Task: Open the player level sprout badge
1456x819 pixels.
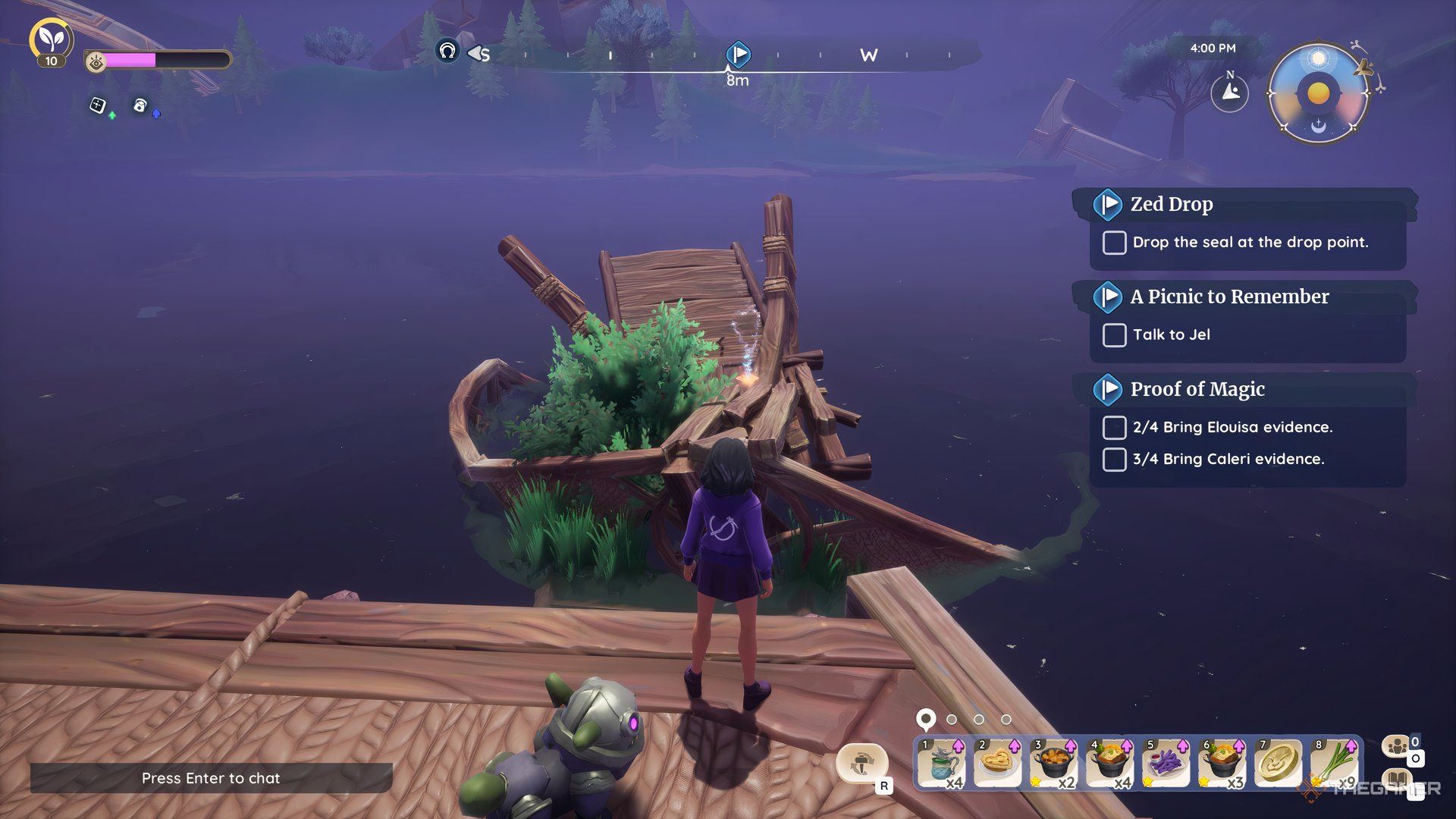Action: tap(51, 39)
